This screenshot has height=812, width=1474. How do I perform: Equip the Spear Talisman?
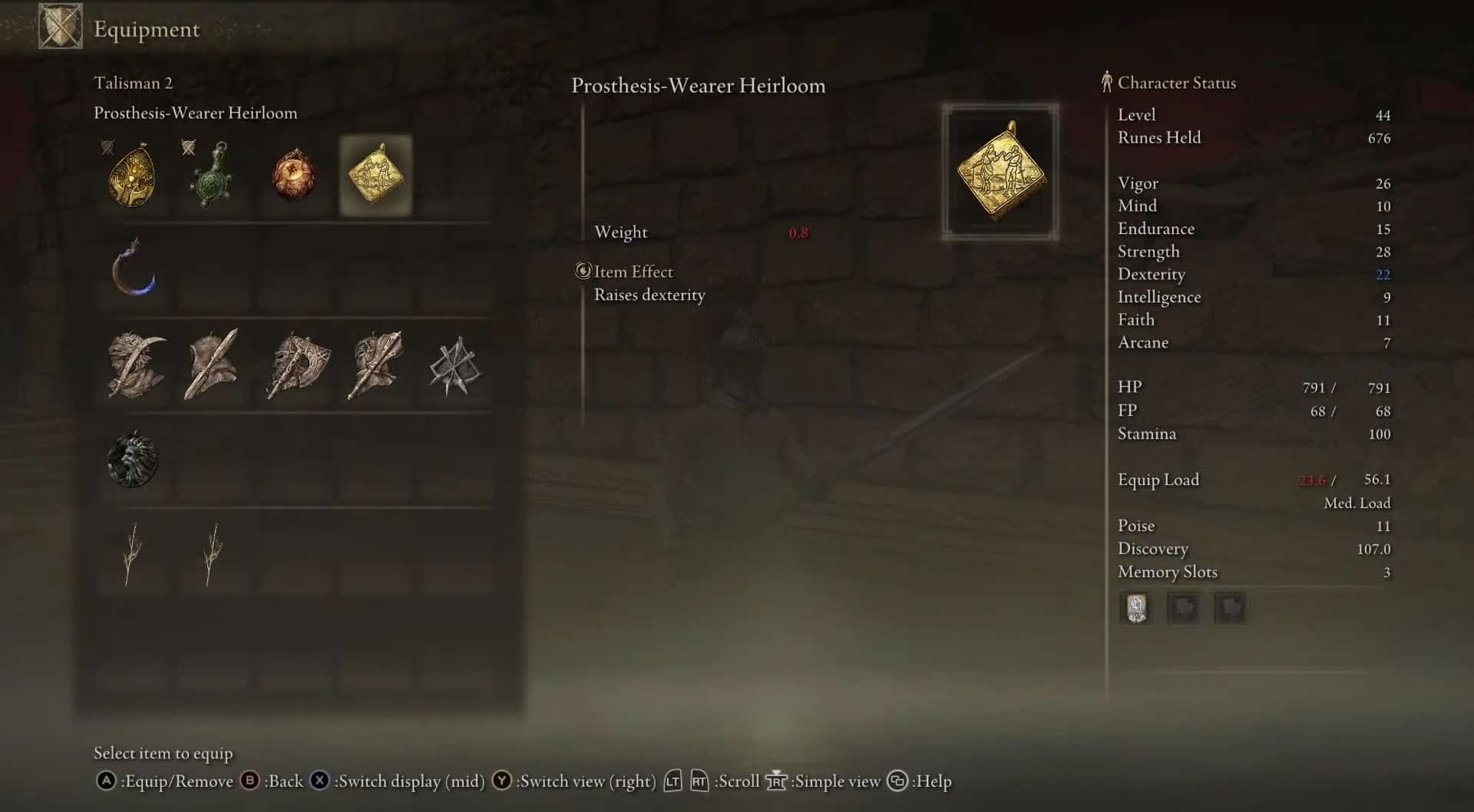213,365
